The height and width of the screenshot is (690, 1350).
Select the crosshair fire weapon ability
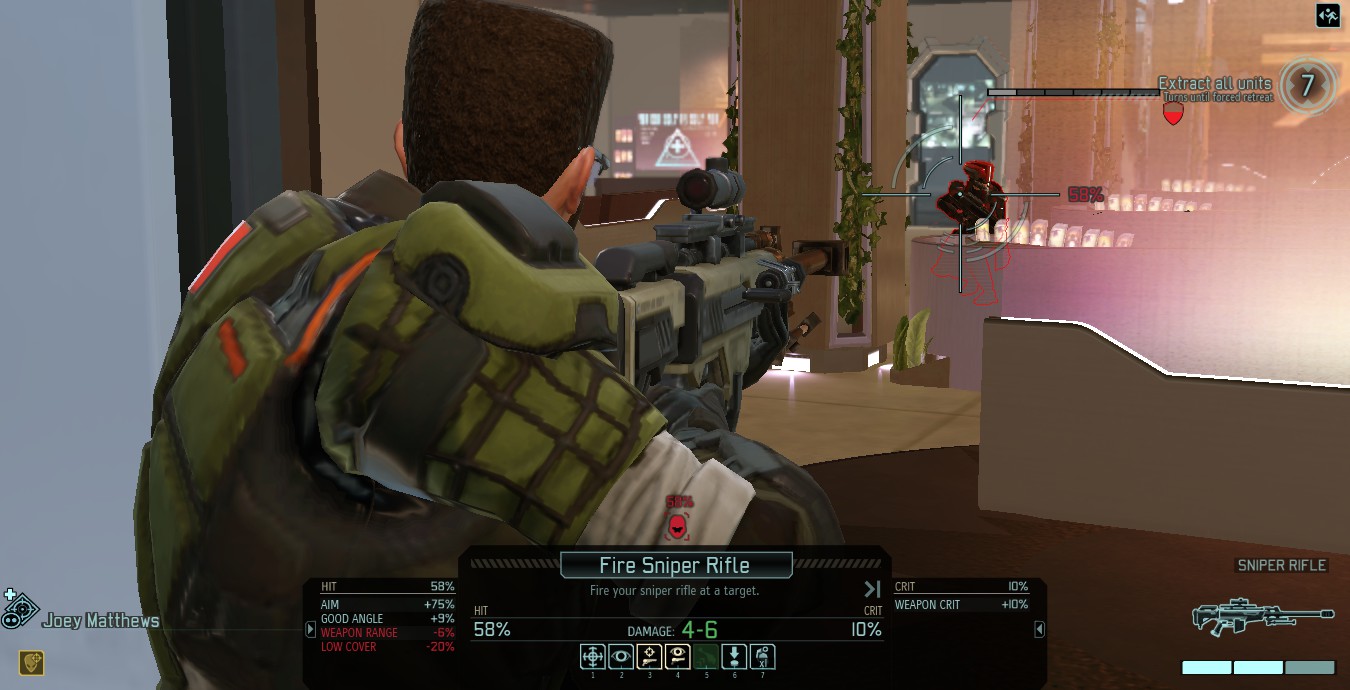(x=592, y=656)
